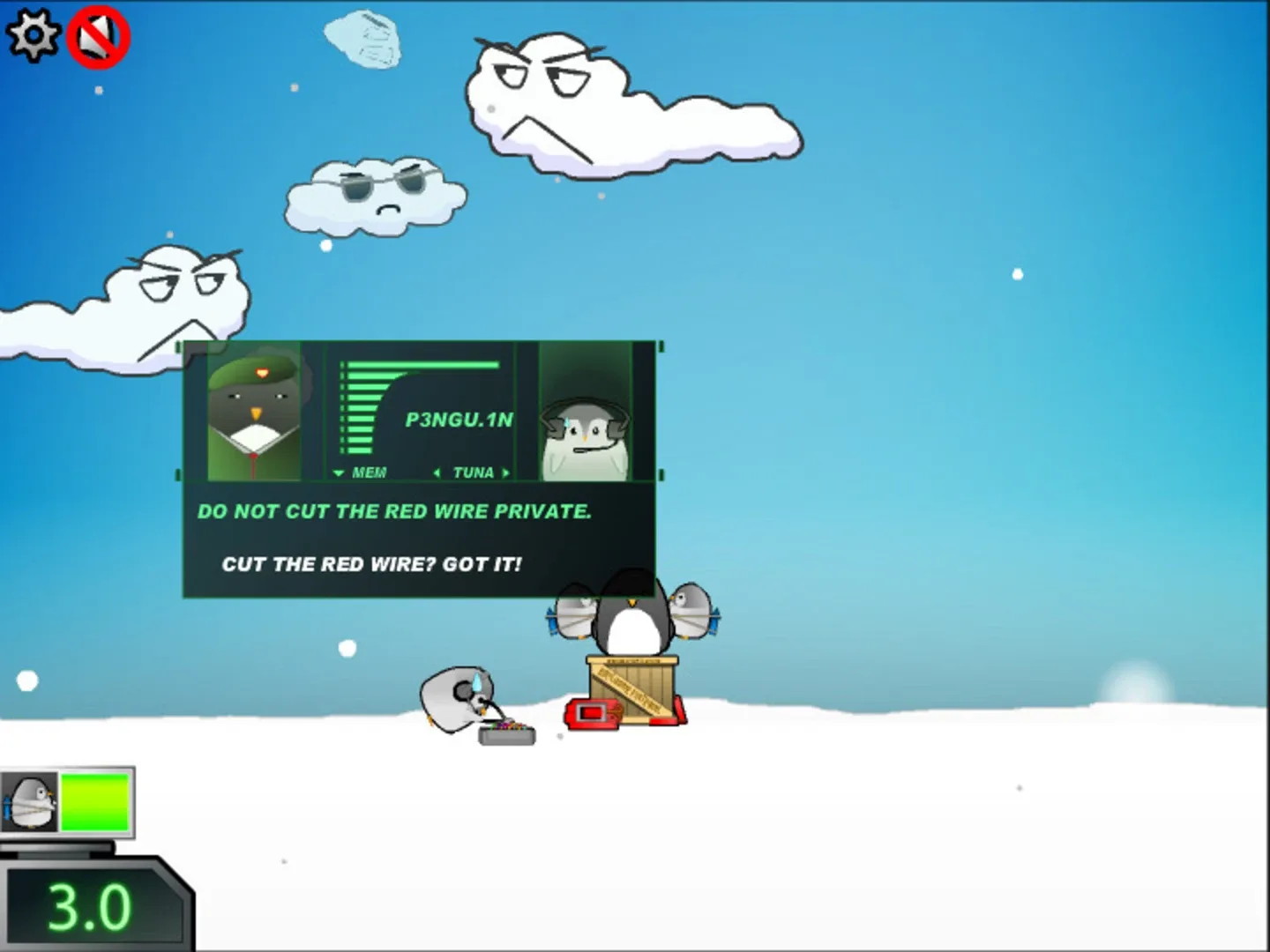Switch to the MEM readout
The width and height of the screenshot is (1270, 952).
(x=370, y=472)
